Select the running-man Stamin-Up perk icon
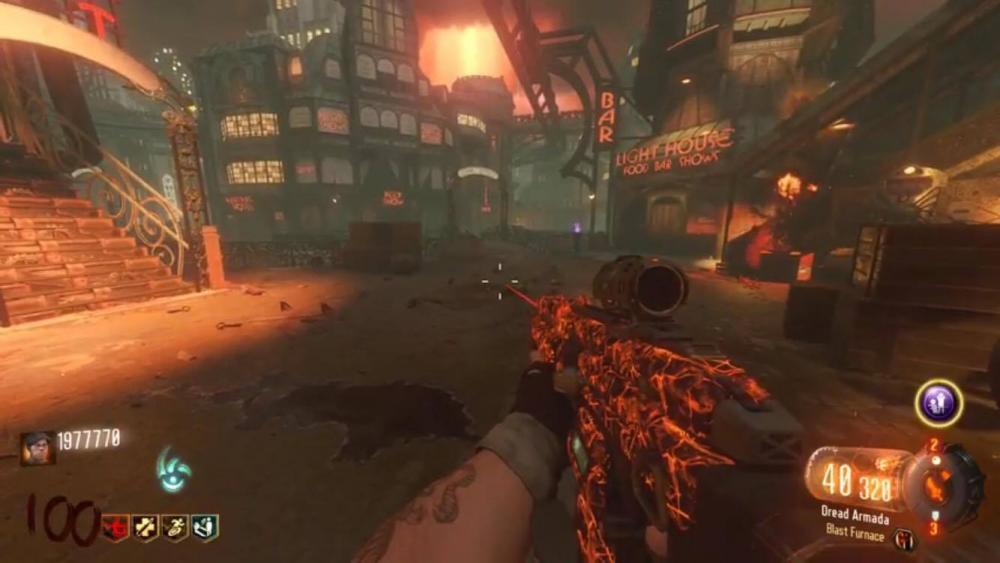1000x563 pixels. (x=175, y=527)
